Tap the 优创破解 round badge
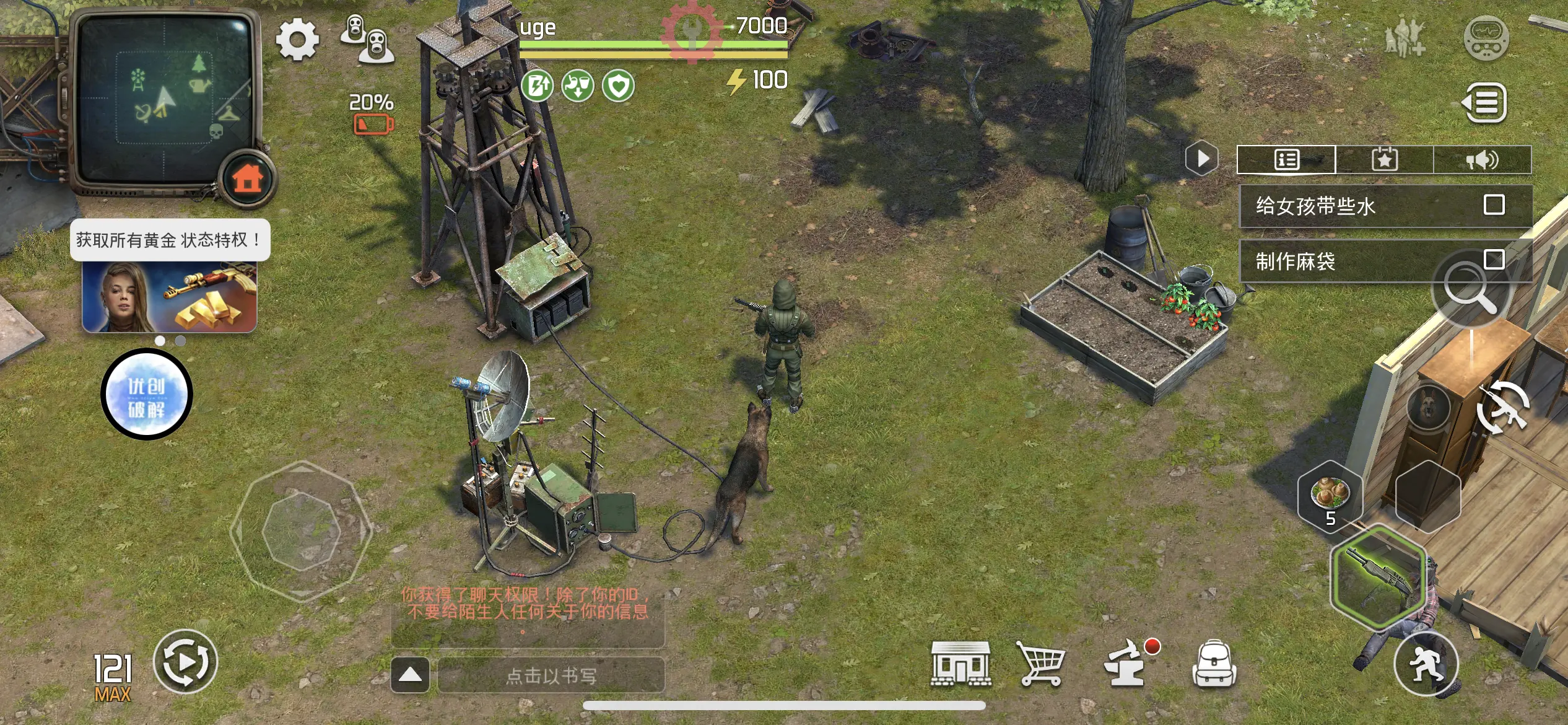Image resolution: width=1568 pixels, height=725 pixels. click(147, 395)
